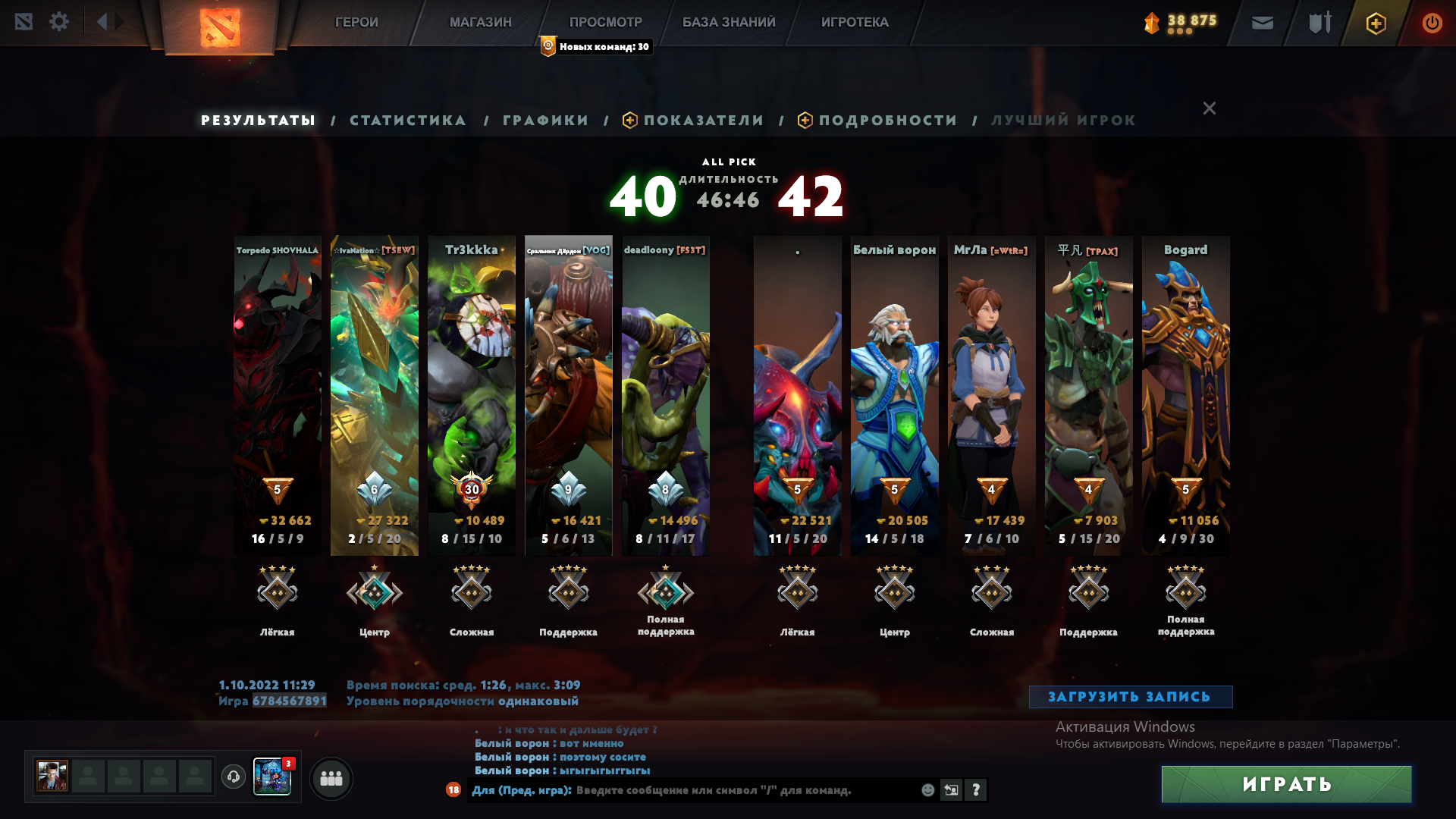Click the question mark icon near chat input

(975, 790)
